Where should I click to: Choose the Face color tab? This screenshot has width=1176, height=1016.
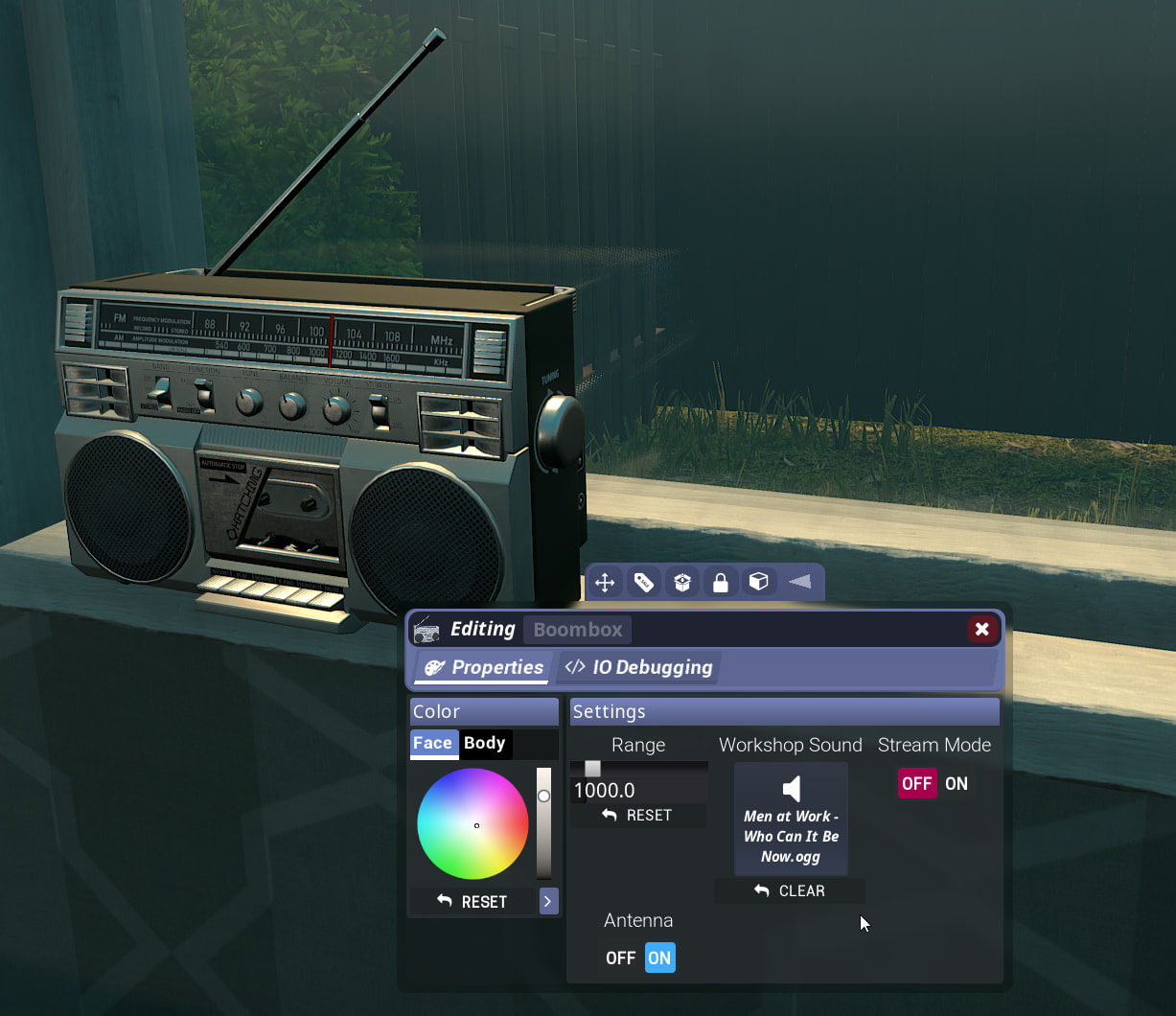(x=433, y=743)
